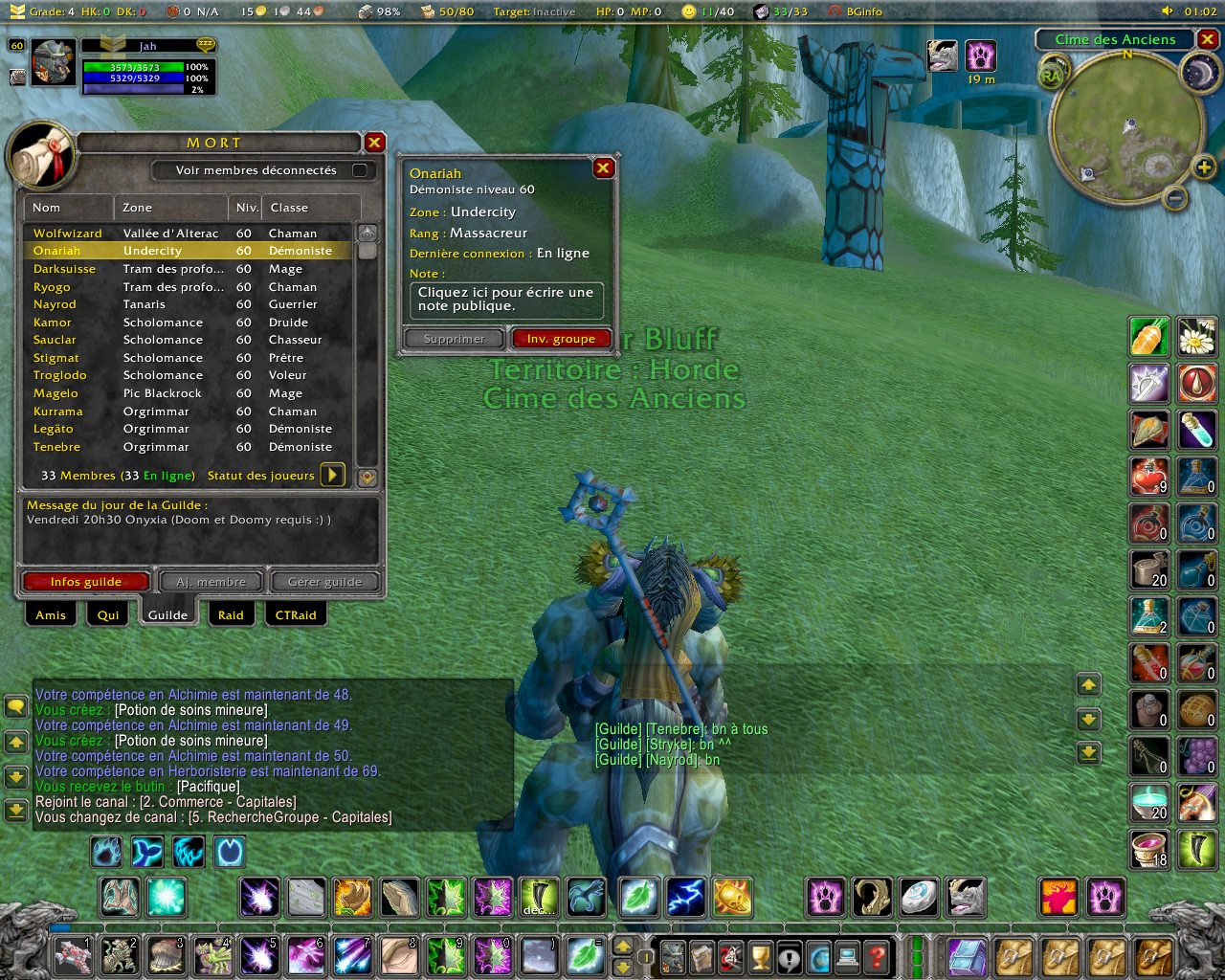The image size is (1225, 980).
Task: Select guild member Darksuisse in the list
Action: pos(64,269)
